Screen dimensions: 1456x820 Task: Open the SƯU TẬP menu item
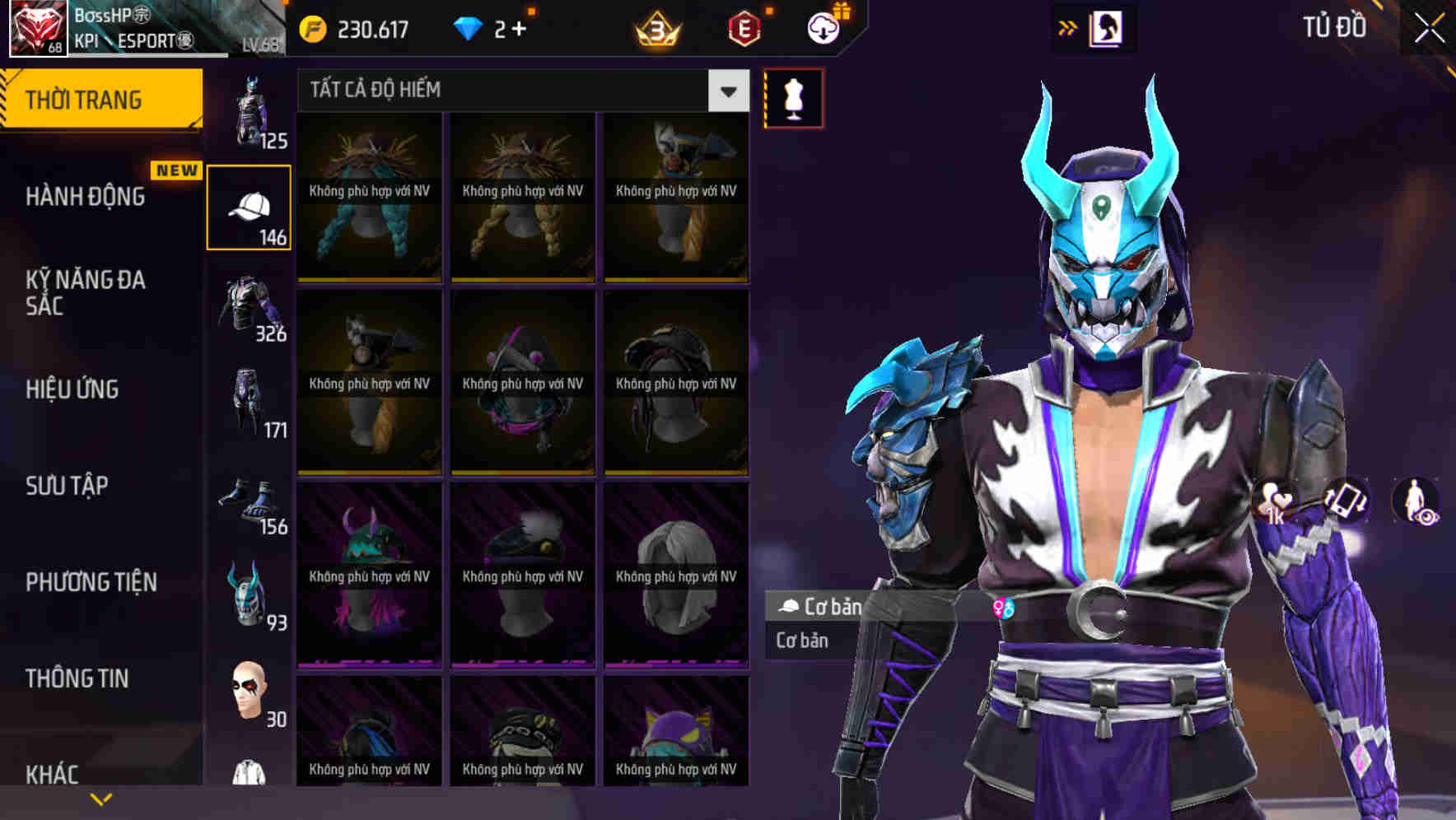(x=66, y=486)
